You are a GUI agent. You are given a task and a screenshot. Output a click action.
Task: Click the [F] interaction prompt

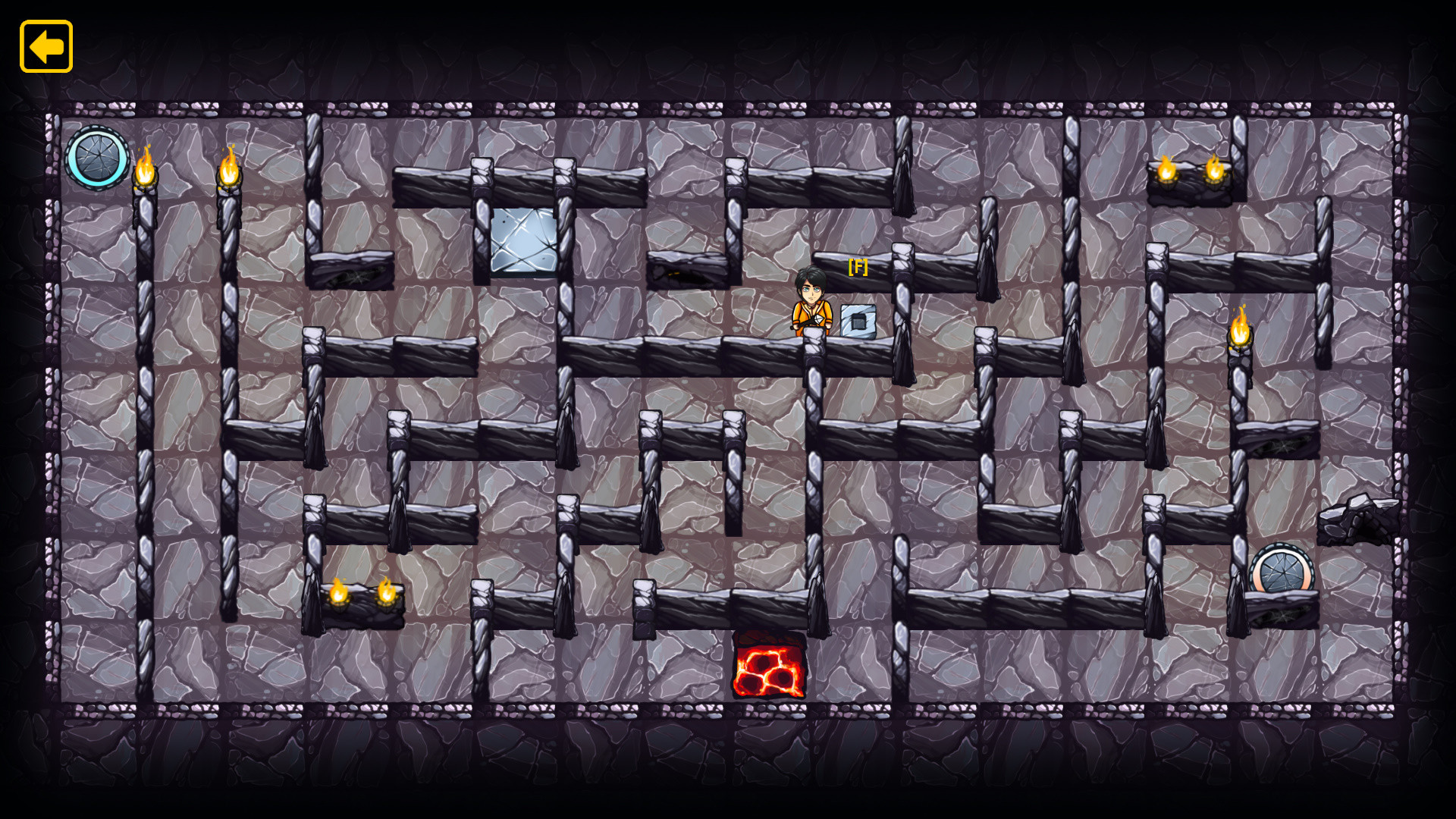(858, 268)
